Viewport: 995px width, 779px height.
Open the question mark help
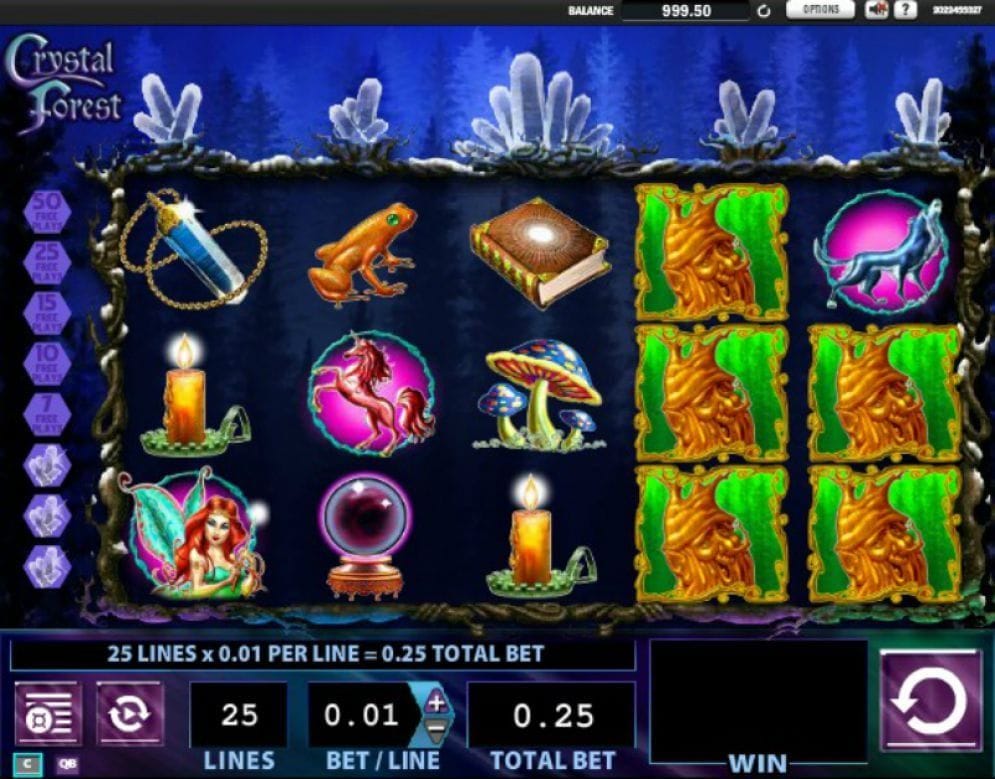tap(904, 10)
